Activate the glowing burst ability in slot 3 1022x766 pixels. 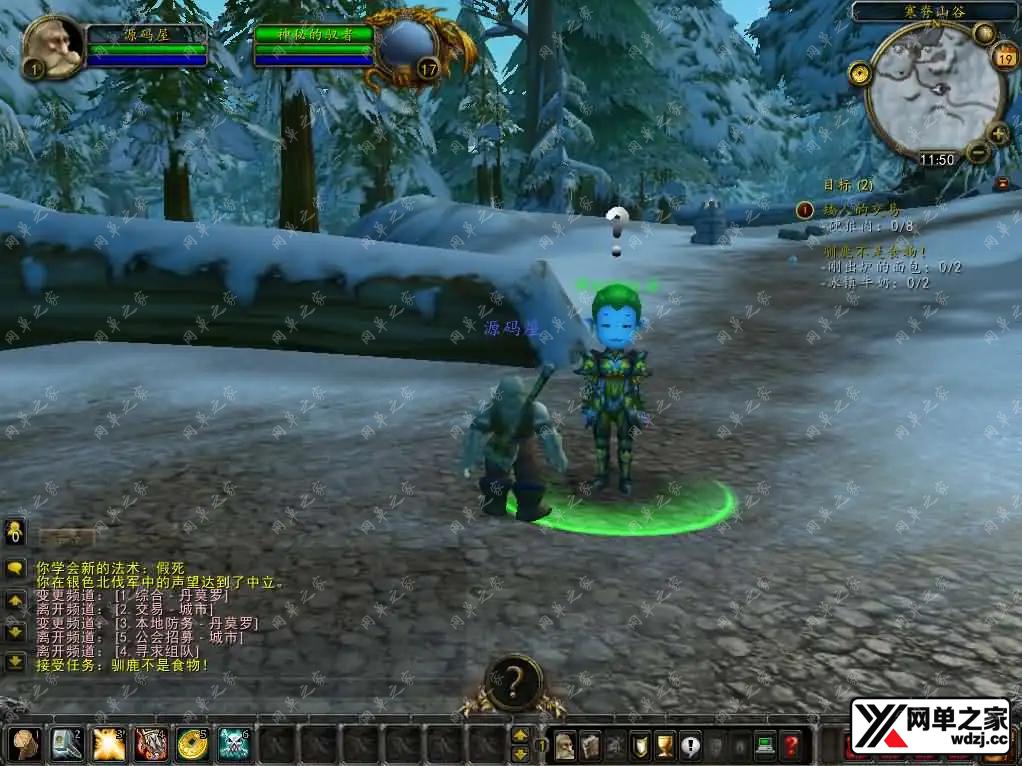tap(108, 743)
